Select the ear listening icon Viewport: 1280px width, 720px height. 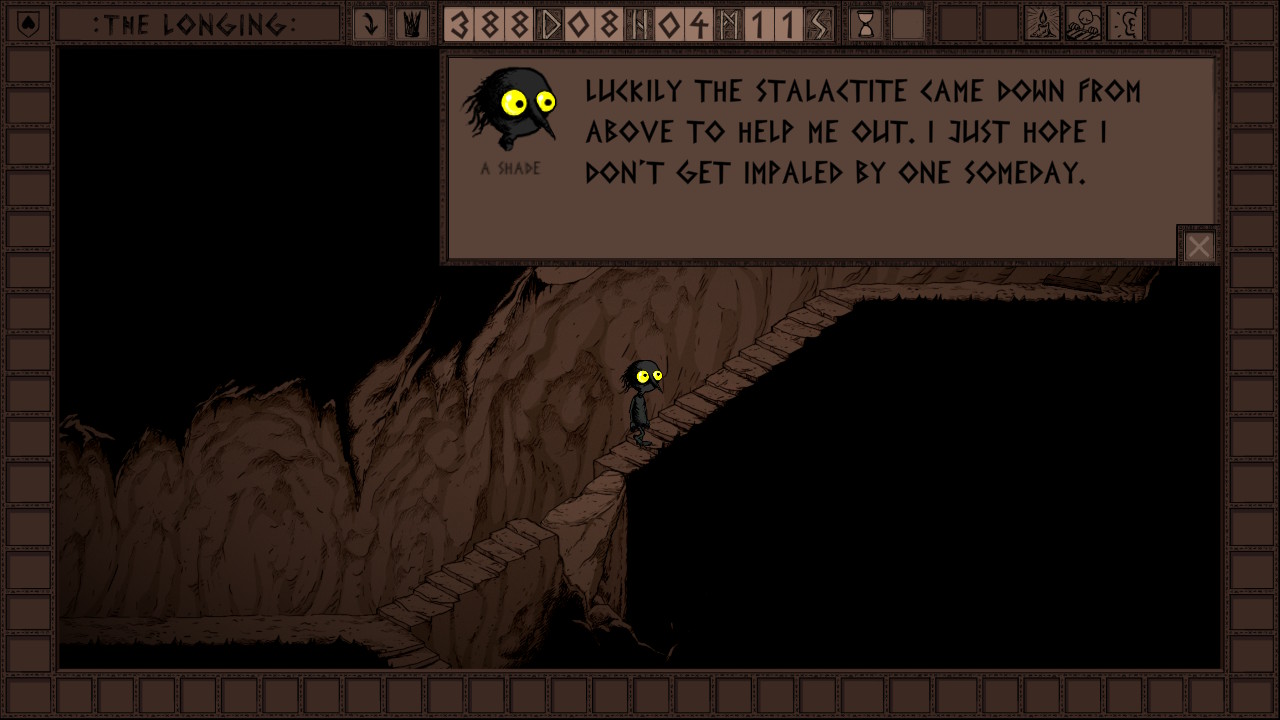pyautogui.click(x=1125, y=24)
